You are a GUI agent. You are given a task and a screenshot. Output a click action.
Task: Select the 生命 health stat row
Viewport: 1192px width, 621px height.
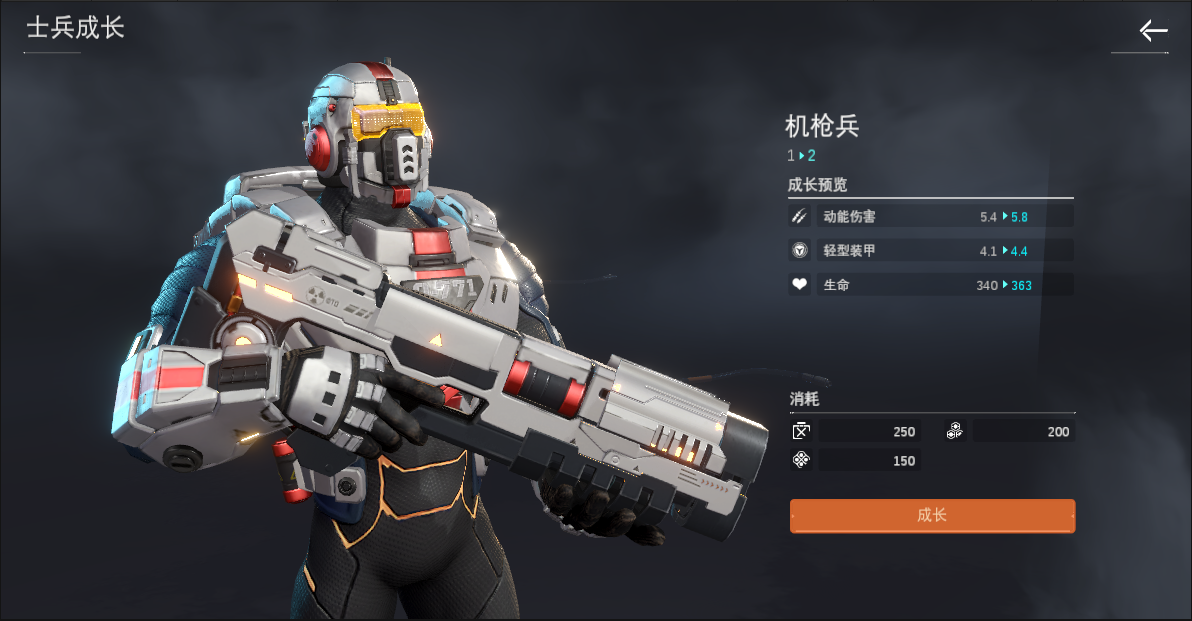[x=930, y=285]
